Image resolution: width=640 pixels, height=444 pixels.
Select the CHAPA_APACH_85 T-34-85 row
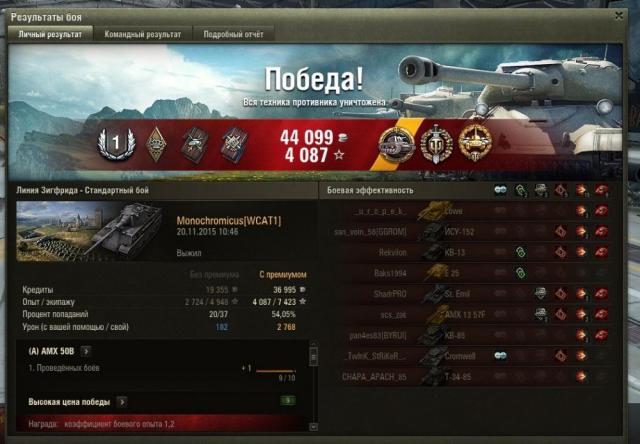coord(470,376)
